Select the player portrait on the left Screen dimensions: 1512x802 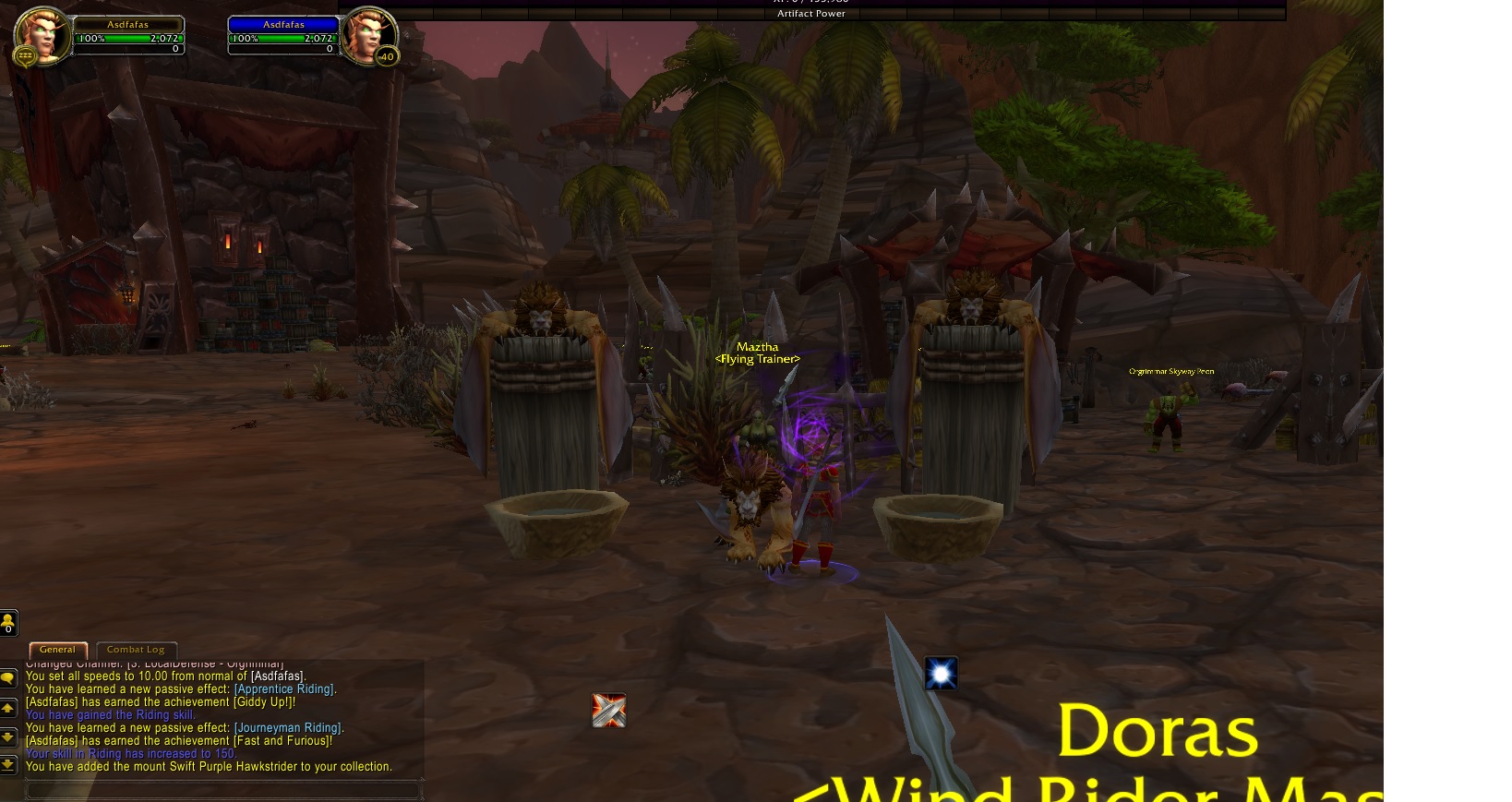42,35
